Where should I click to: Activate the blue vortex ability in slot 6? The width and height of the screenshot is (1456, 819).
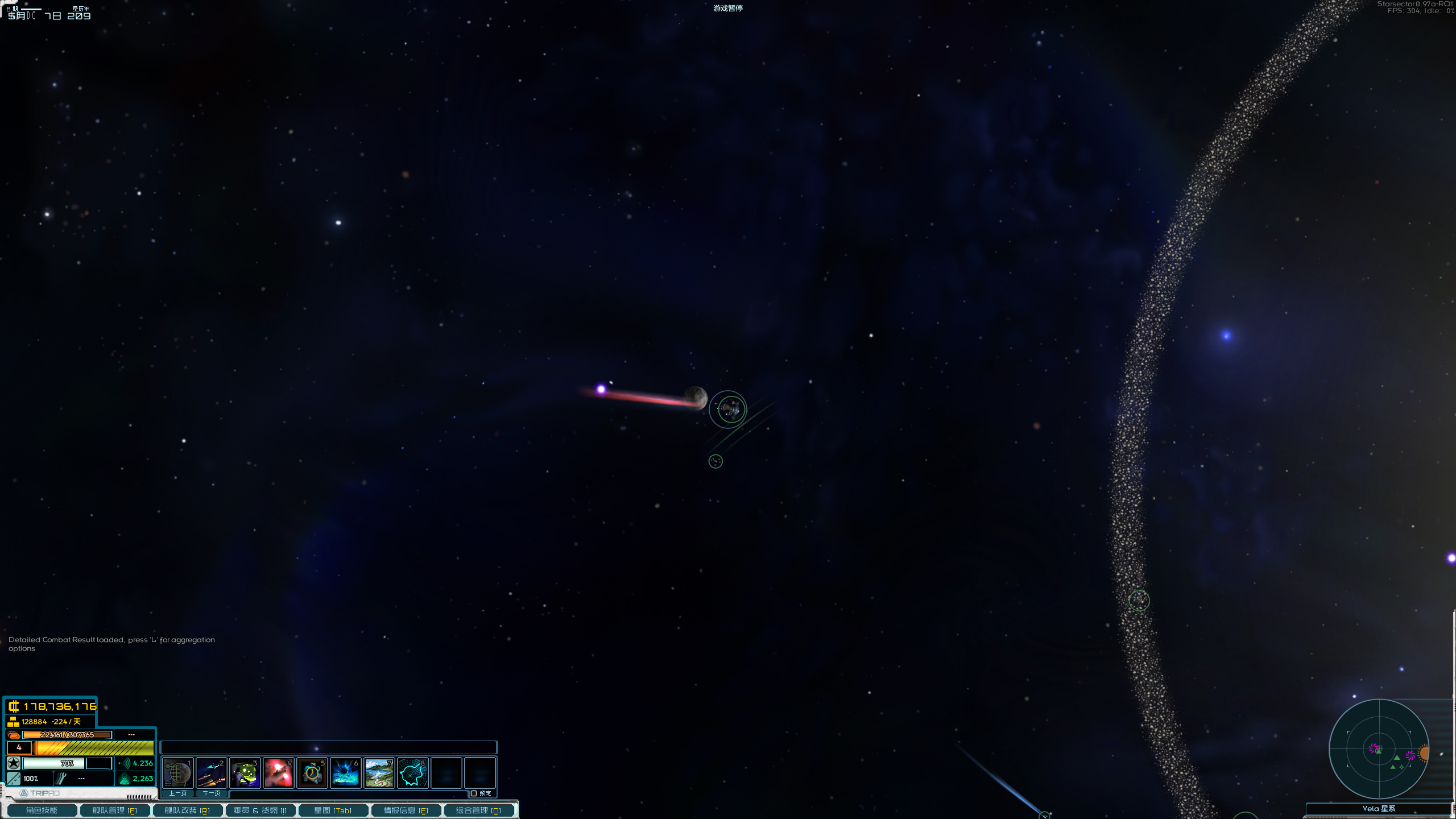(x=345, y=772)
